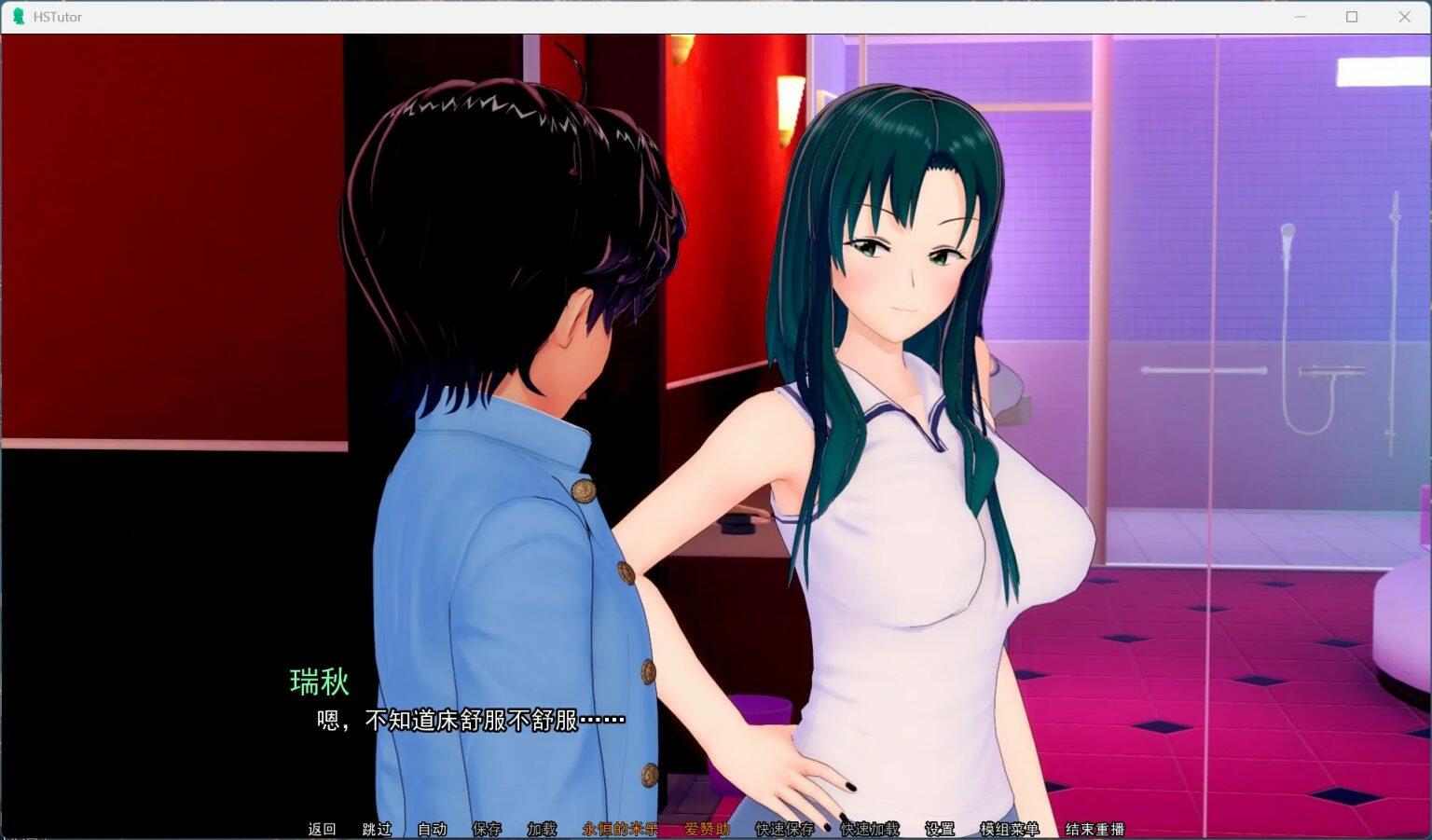Screen dimensions: 1432x840
Task: Select 跳过 (Skip) in the quick menu
Action: click(377, 829)
